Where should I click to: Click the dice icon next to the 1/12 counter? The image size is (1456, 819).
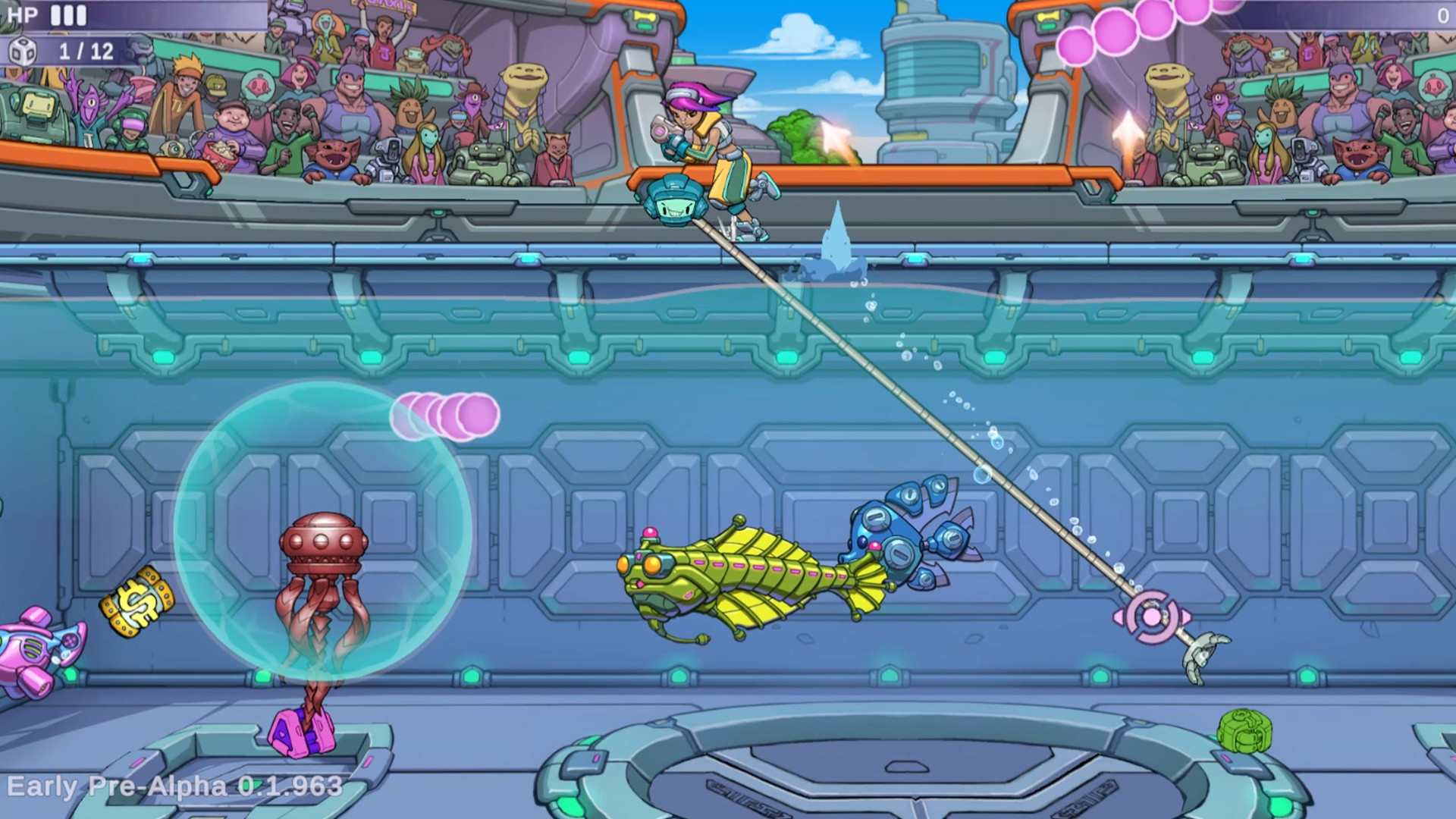[24, 52]
